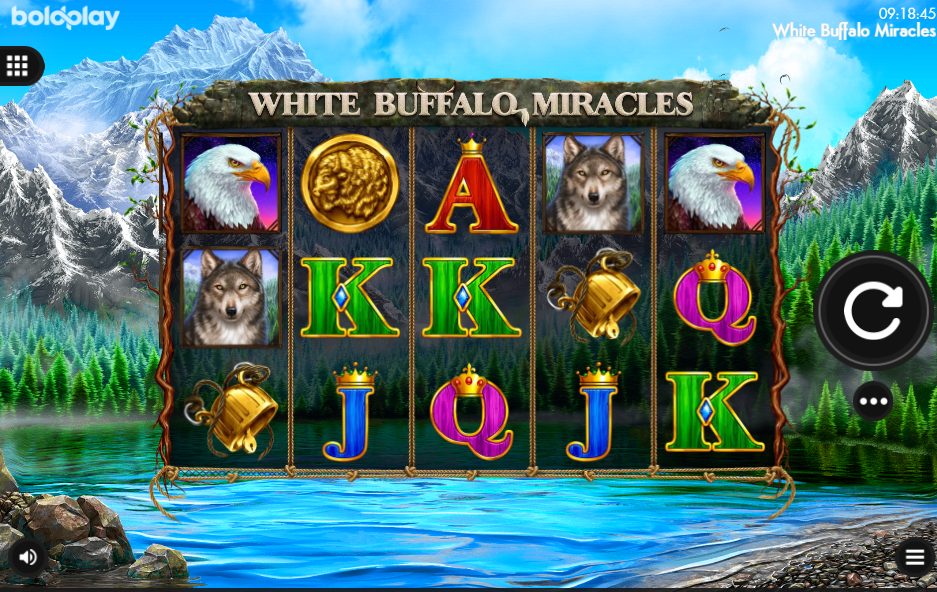Click the Boldplay logo
The image size is (937, 592).
click(x=65, y=17)
